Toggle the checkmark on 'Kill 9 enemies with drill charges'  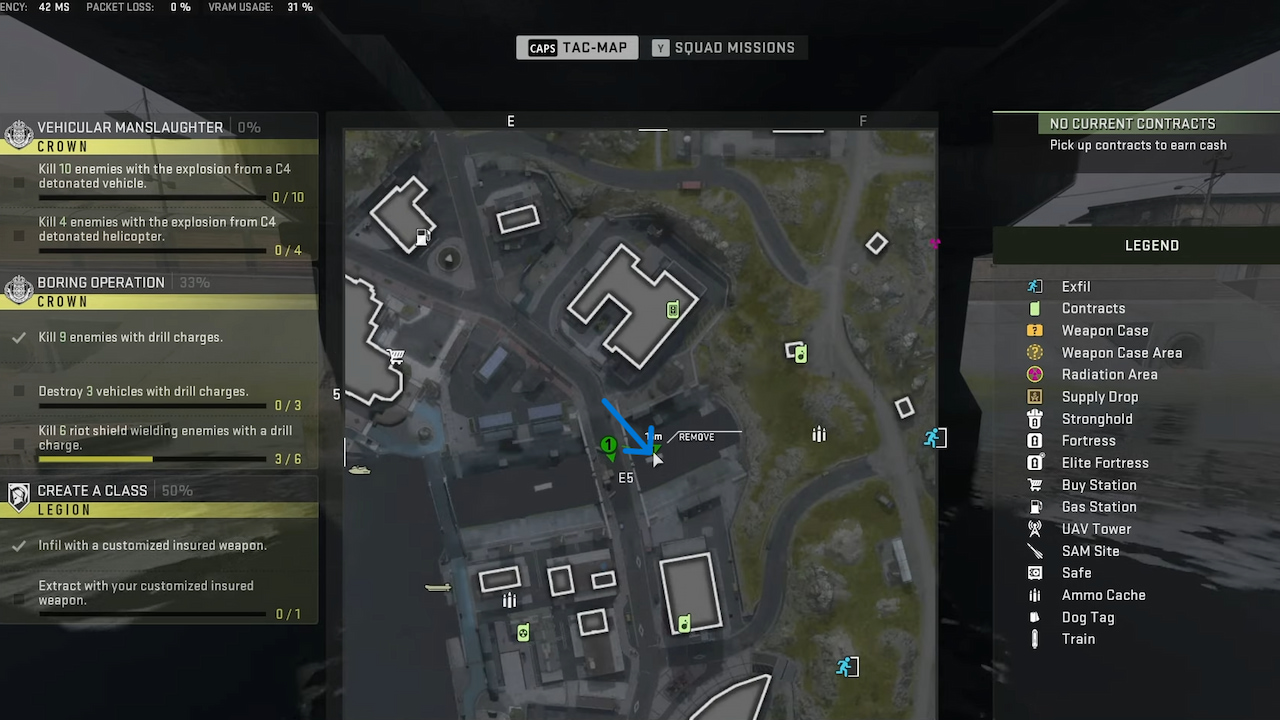click(18, 337)
